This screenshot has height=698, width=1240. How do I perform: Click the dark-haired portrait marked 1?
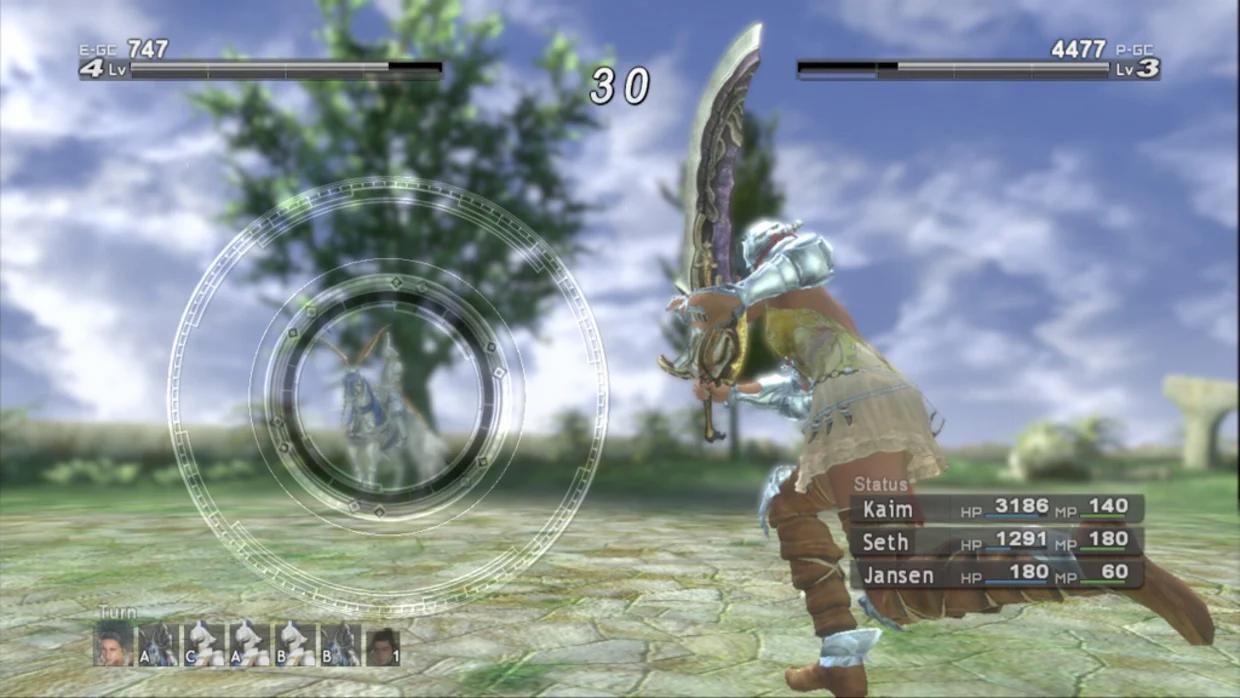point(383,647)
